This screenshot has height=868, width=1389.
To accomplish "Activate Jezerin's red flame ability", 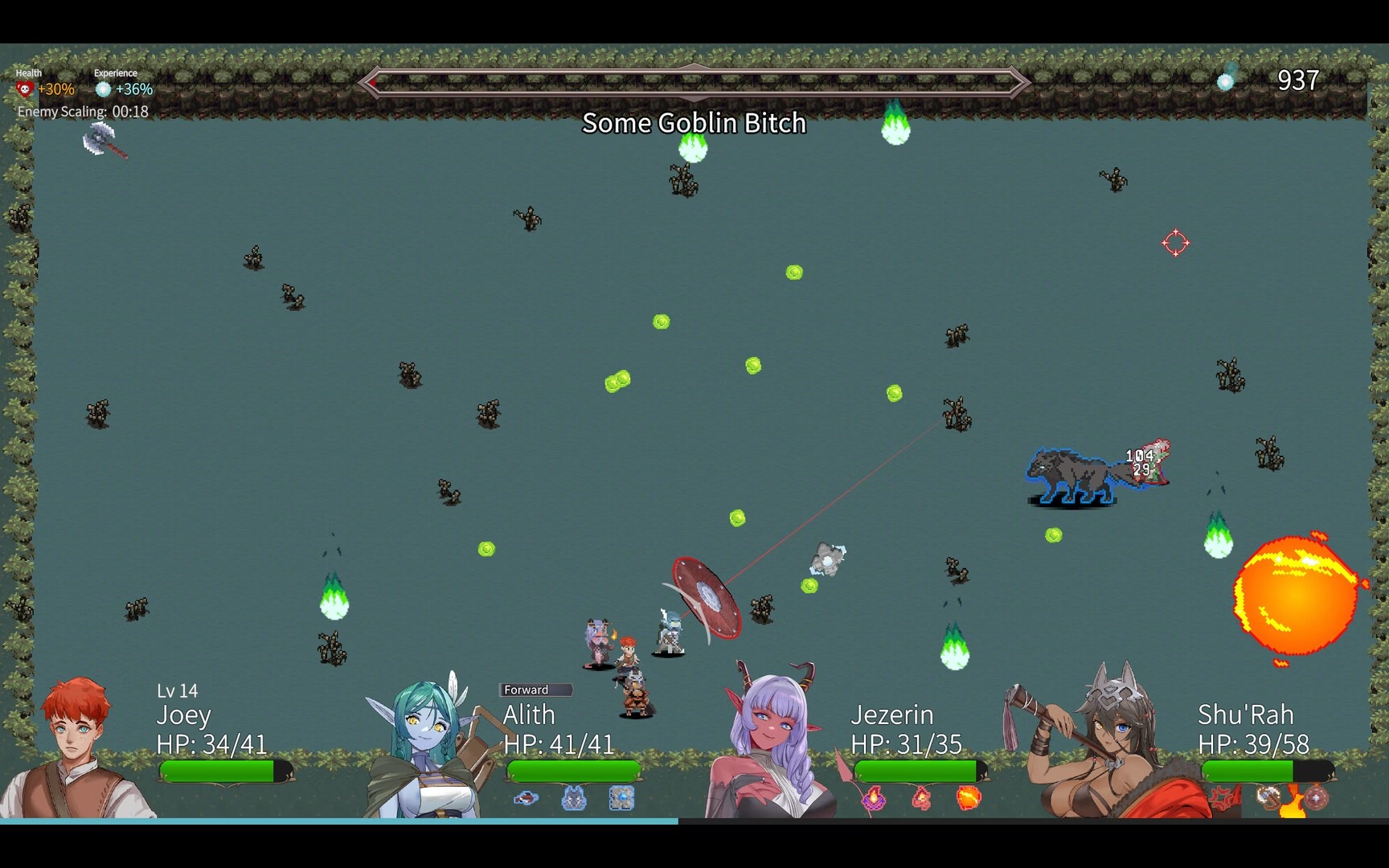I will point(921,798).
